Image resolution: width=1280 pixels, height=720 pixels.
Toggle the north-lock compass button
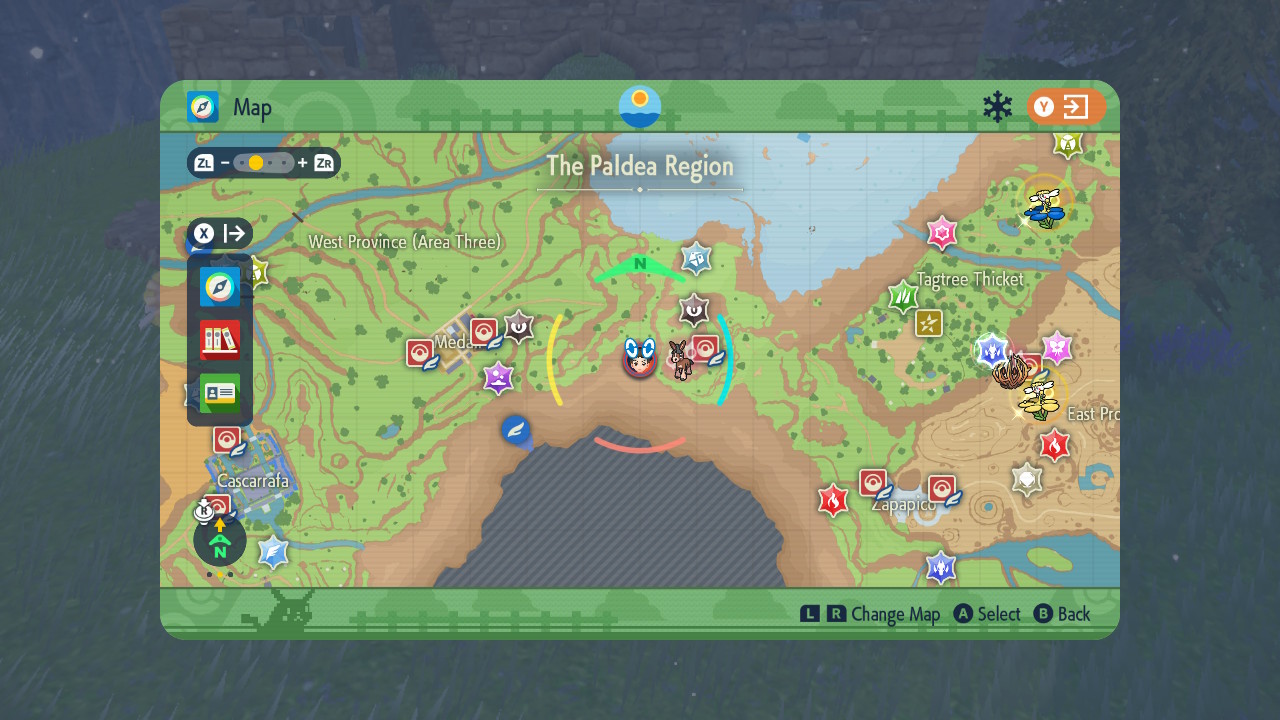220,541
